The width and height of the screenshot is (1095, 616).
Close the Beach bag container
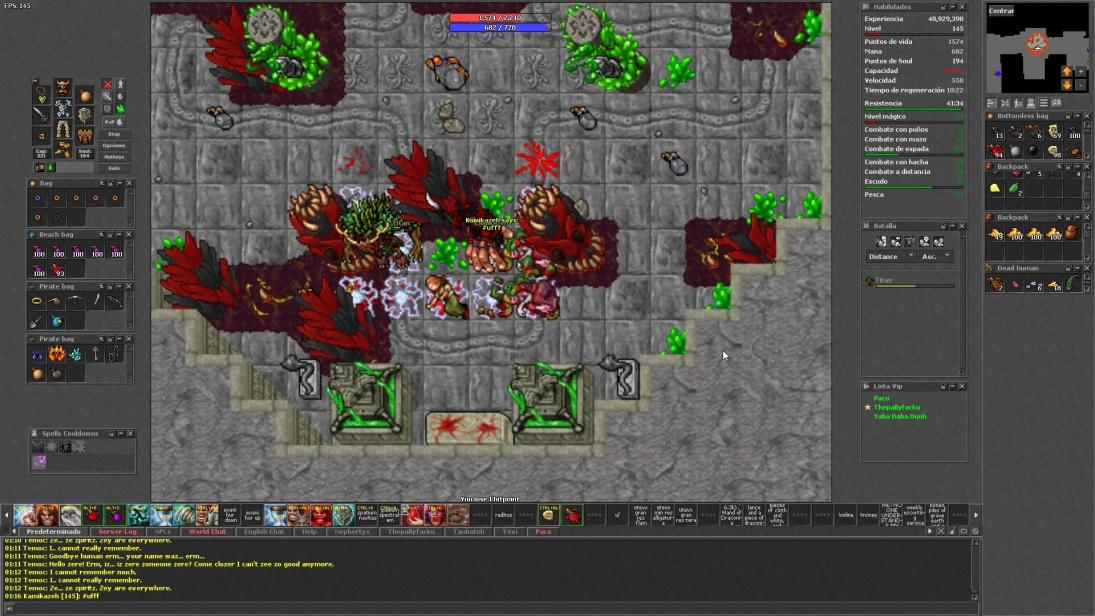click(129, 234)
